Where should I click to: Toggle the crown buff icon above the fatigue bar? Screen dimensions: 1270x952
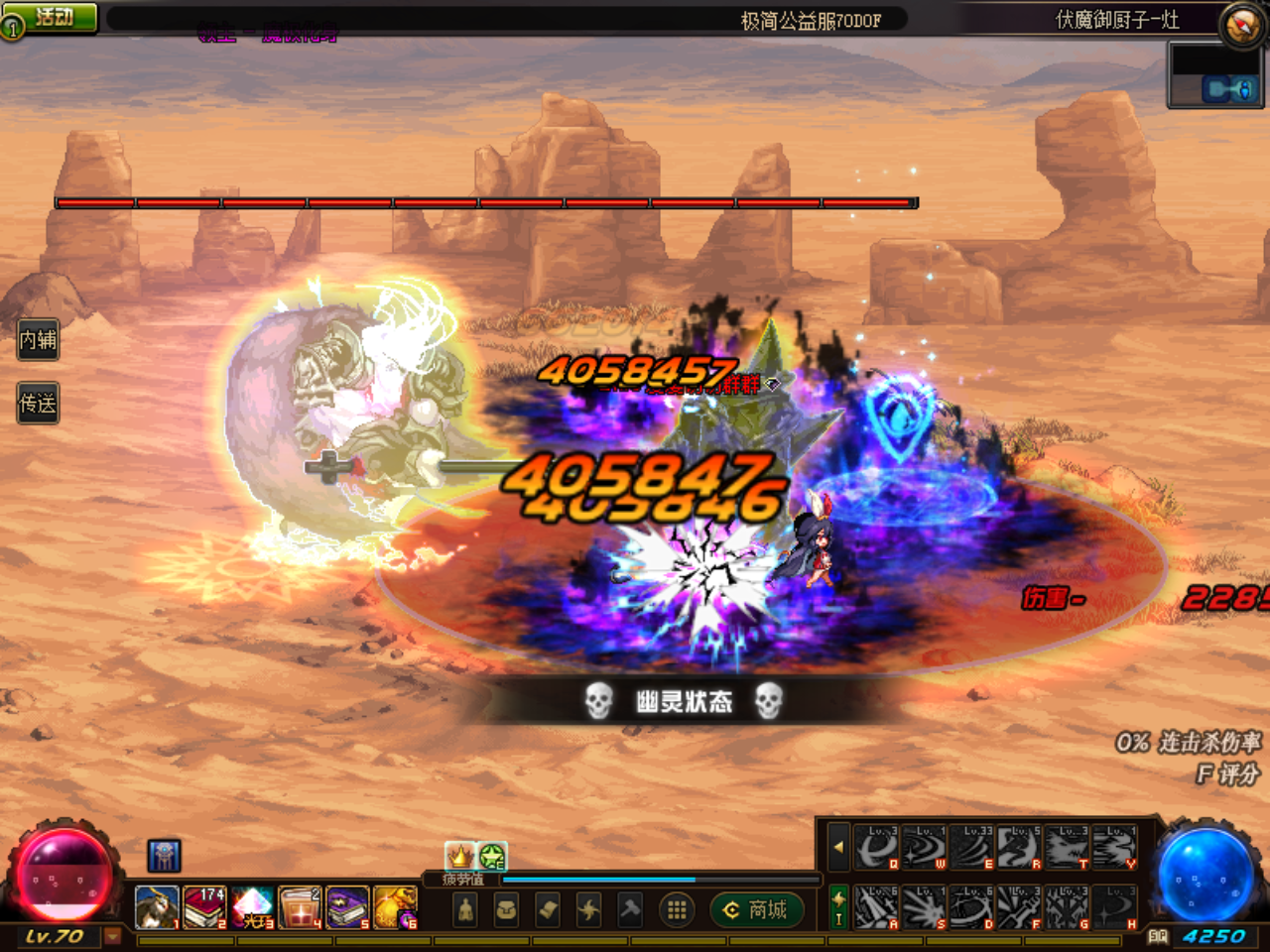tap(461, 853)
